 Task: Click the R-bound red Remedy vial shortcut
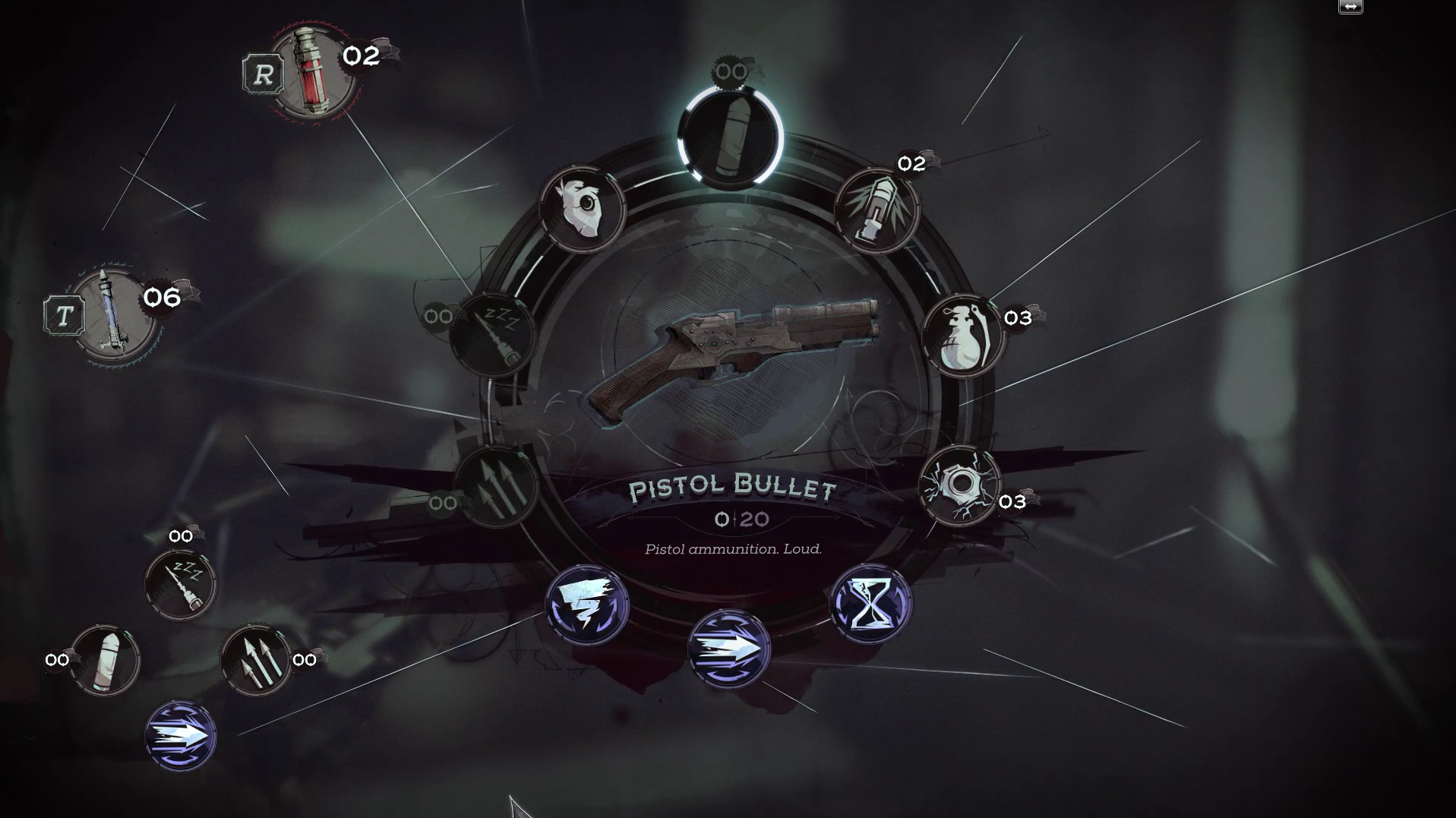[314, 74]
